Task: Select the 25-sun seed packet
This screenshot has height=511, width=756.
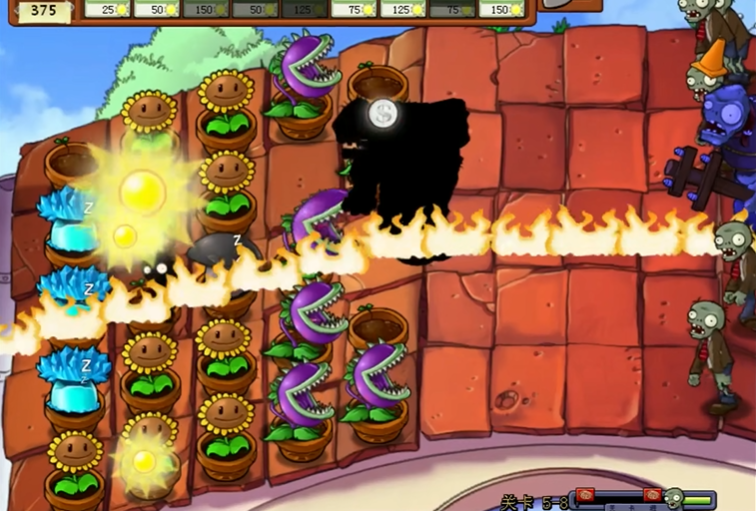Action: point(108,8)
